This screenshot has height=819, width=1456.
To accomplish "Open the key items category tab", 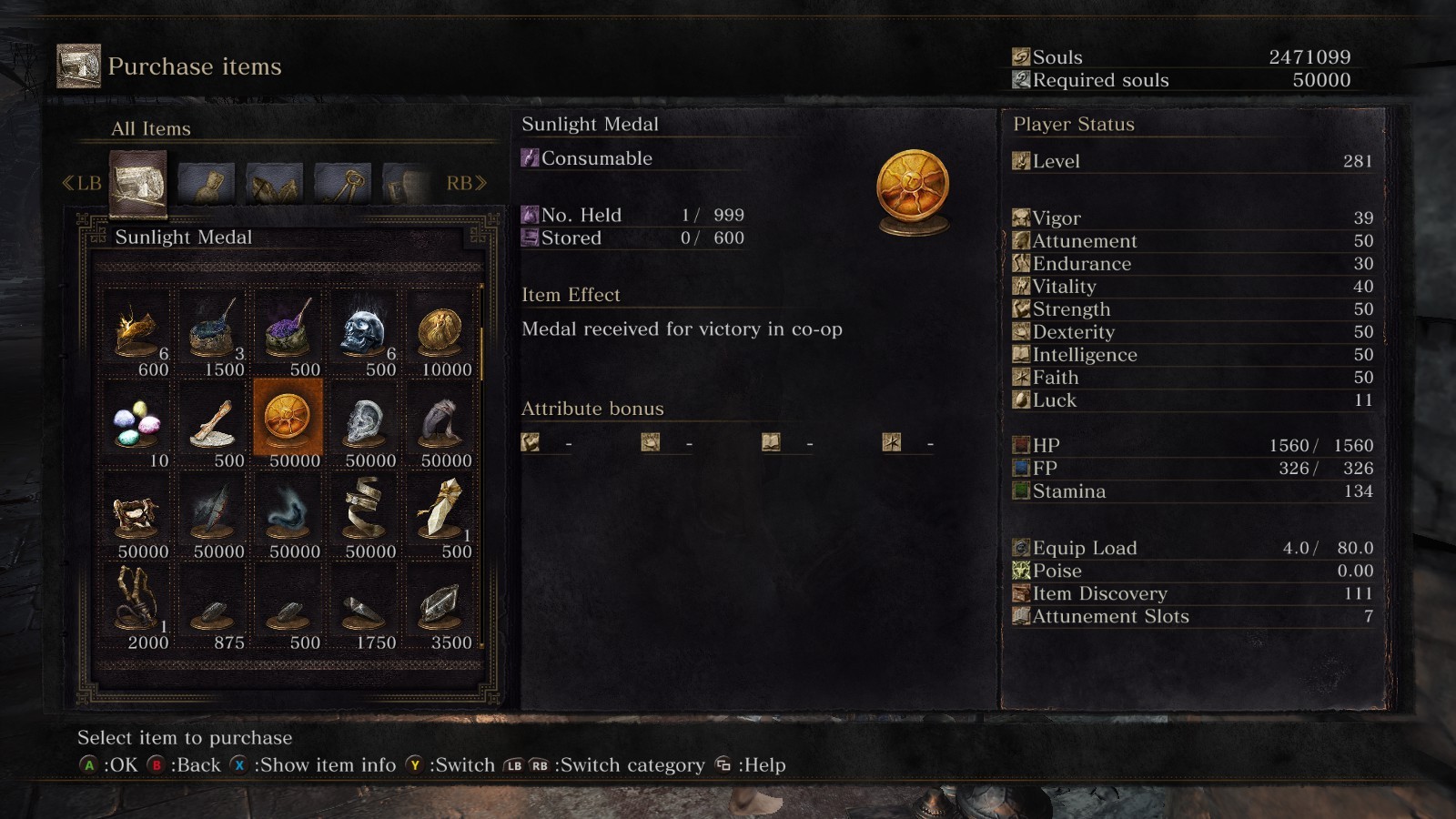I will pyautogui.click(x=342, y=184).
